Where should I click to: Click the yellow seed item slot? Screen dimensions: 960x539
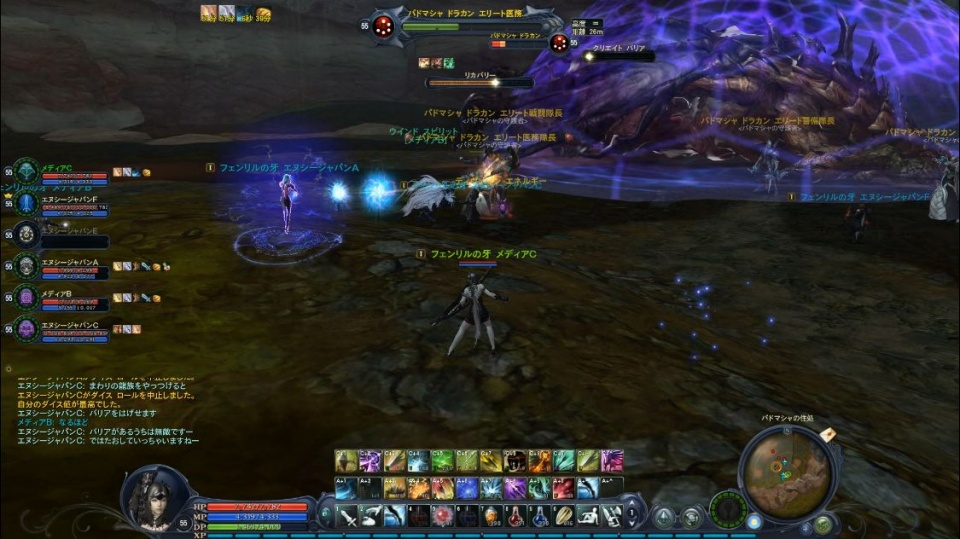(565, 516)
